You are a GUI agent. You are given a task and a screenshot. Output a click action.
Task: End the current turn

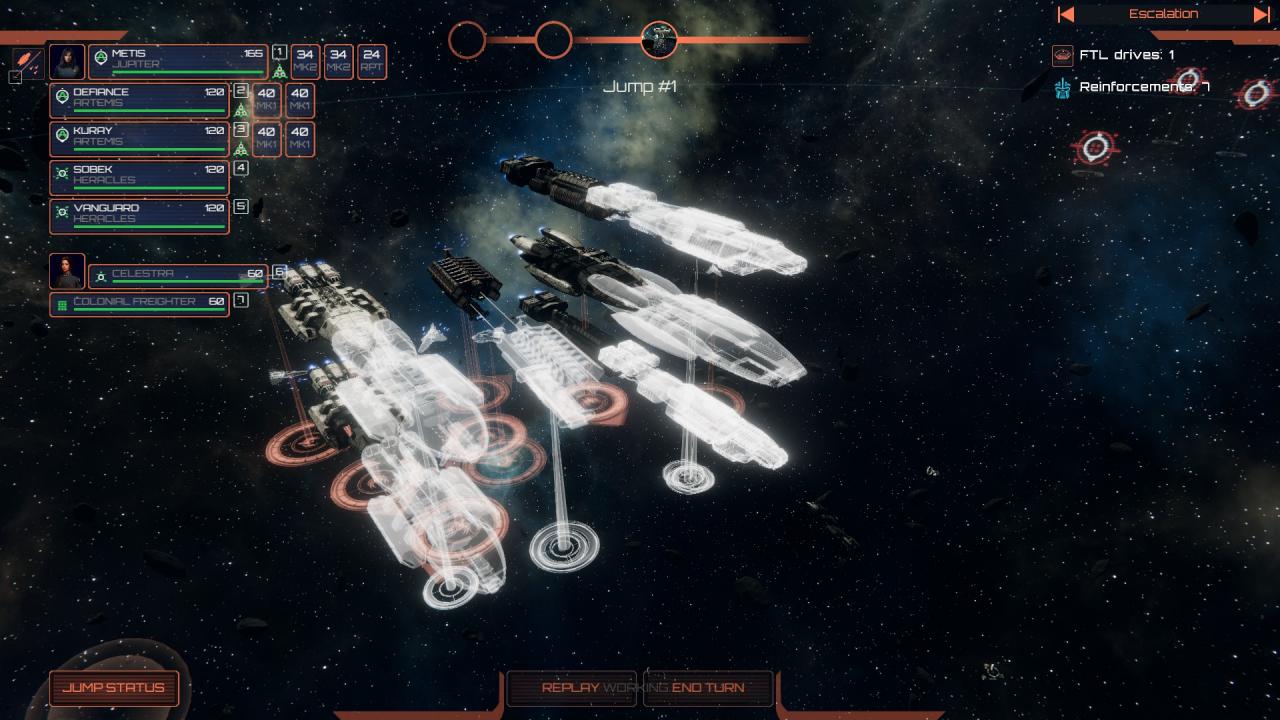(x=708, y=688)
